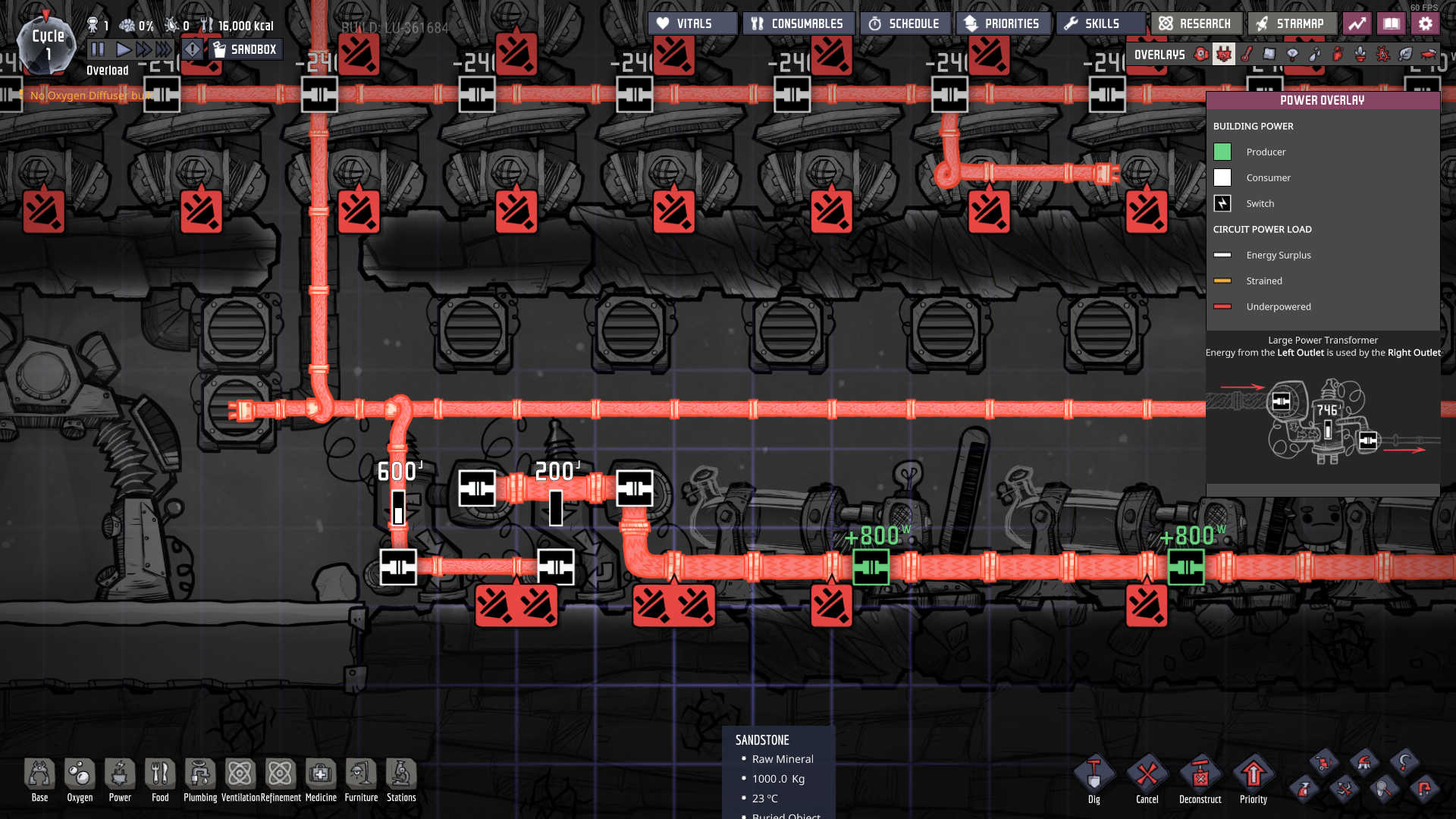
Task: Open the game settings gear menu
Action: point(1426,23)
